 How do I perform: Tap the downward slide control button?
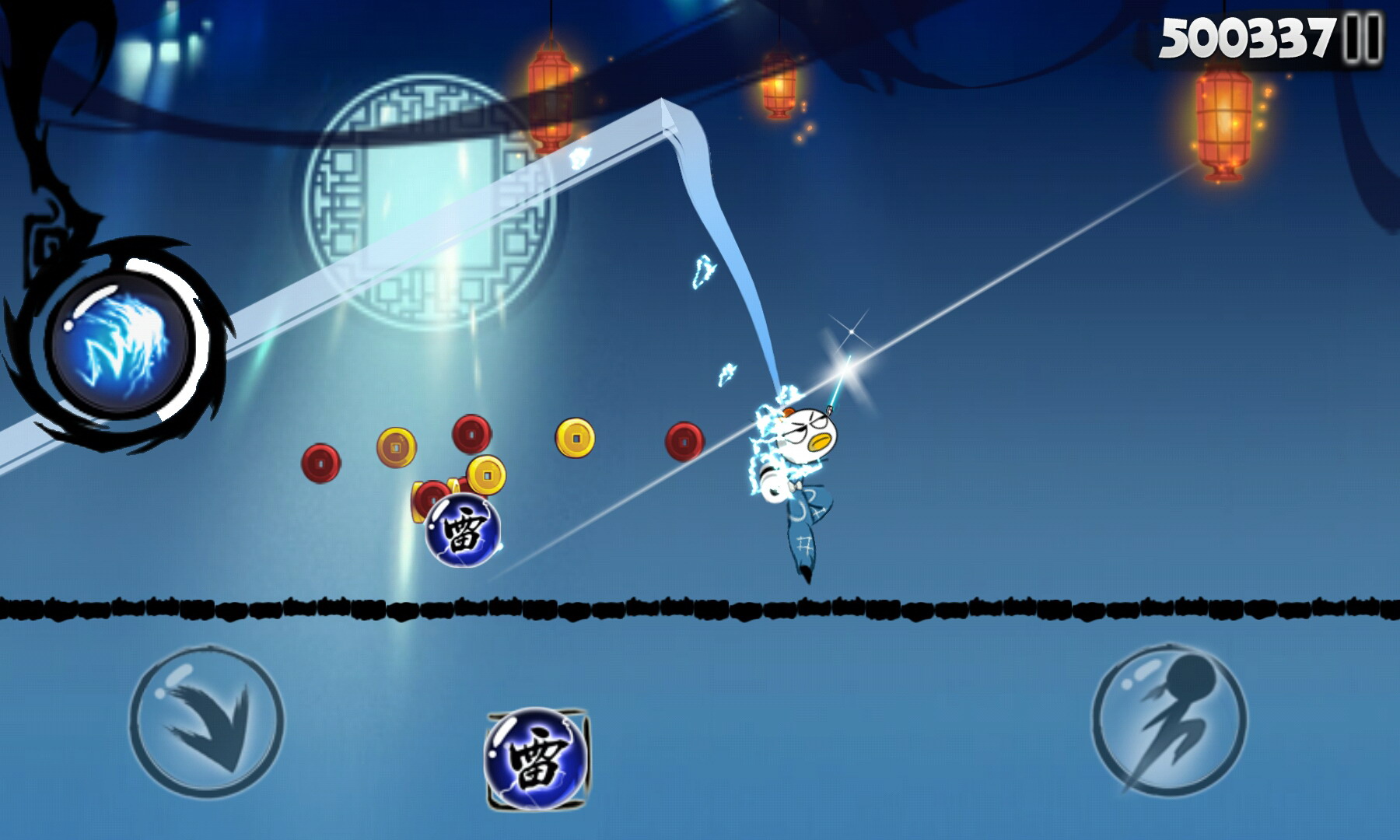pos(206,721)
